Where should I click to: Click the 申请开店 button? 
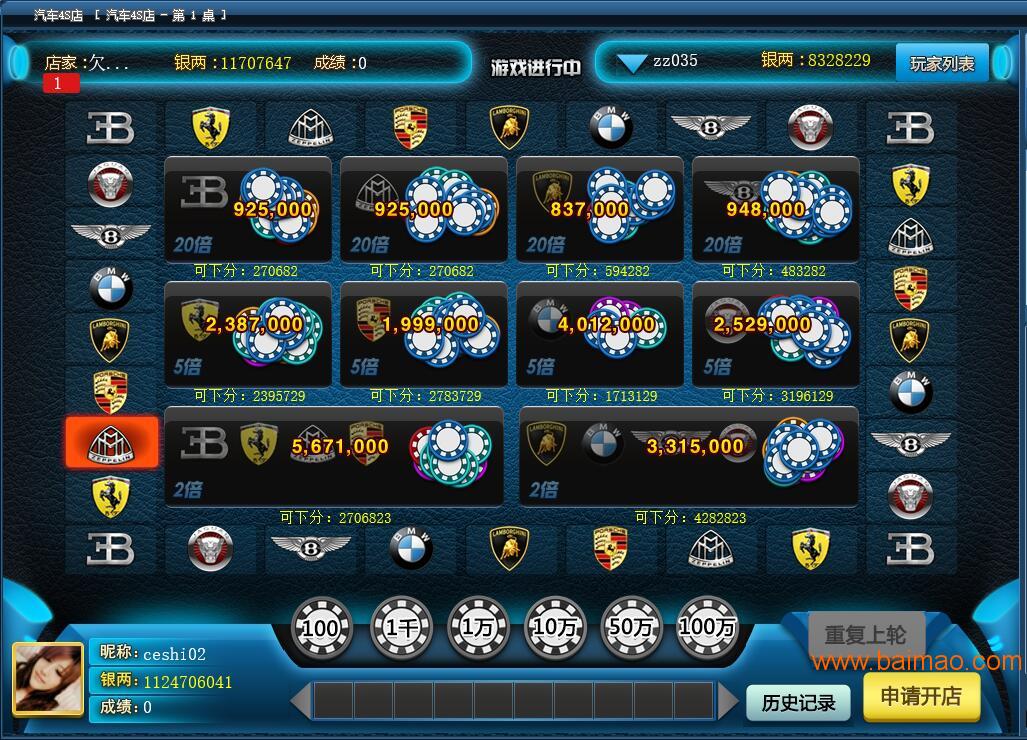click(920, 696)
